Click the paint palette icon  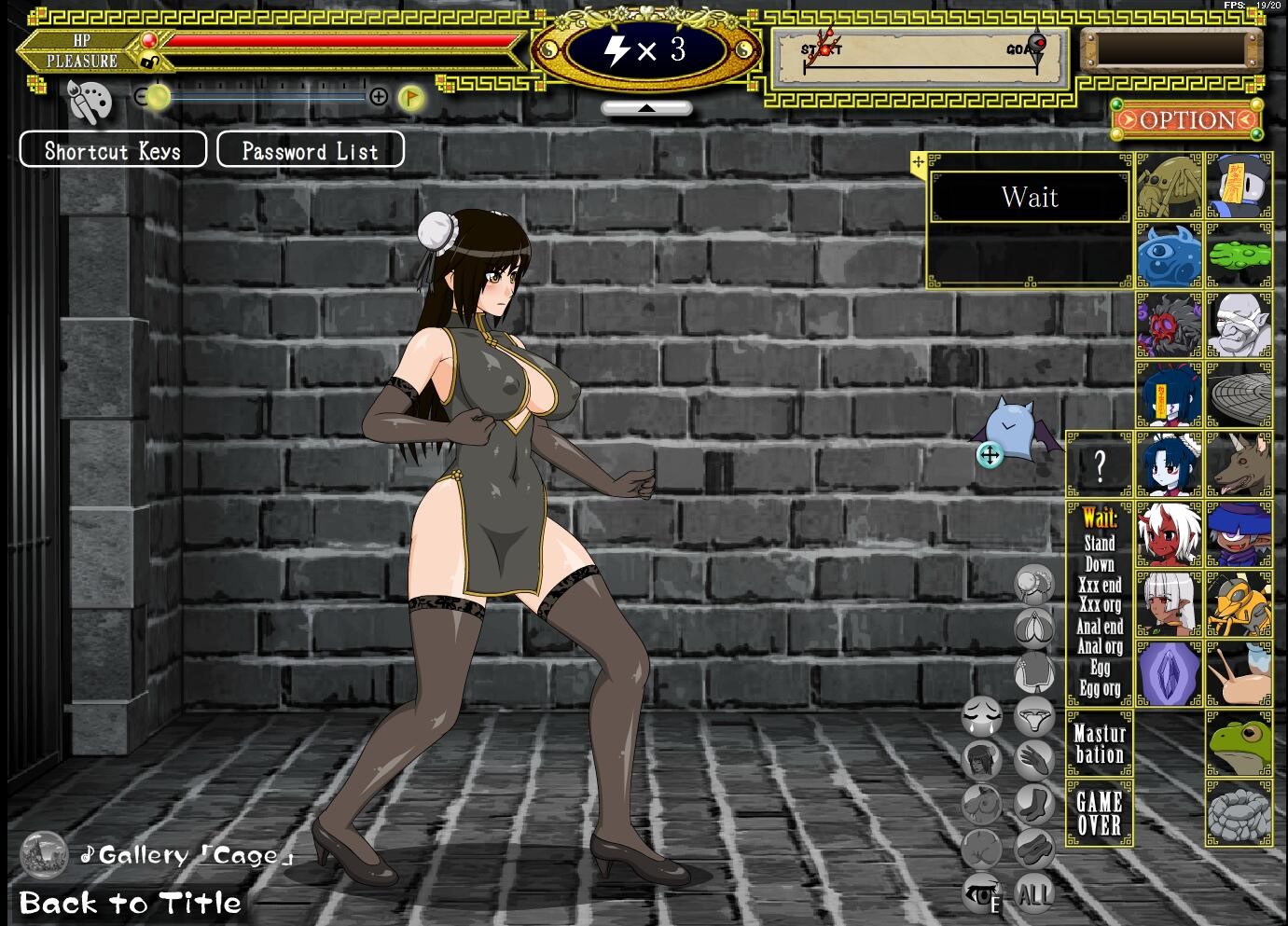(x=90, y=102)
